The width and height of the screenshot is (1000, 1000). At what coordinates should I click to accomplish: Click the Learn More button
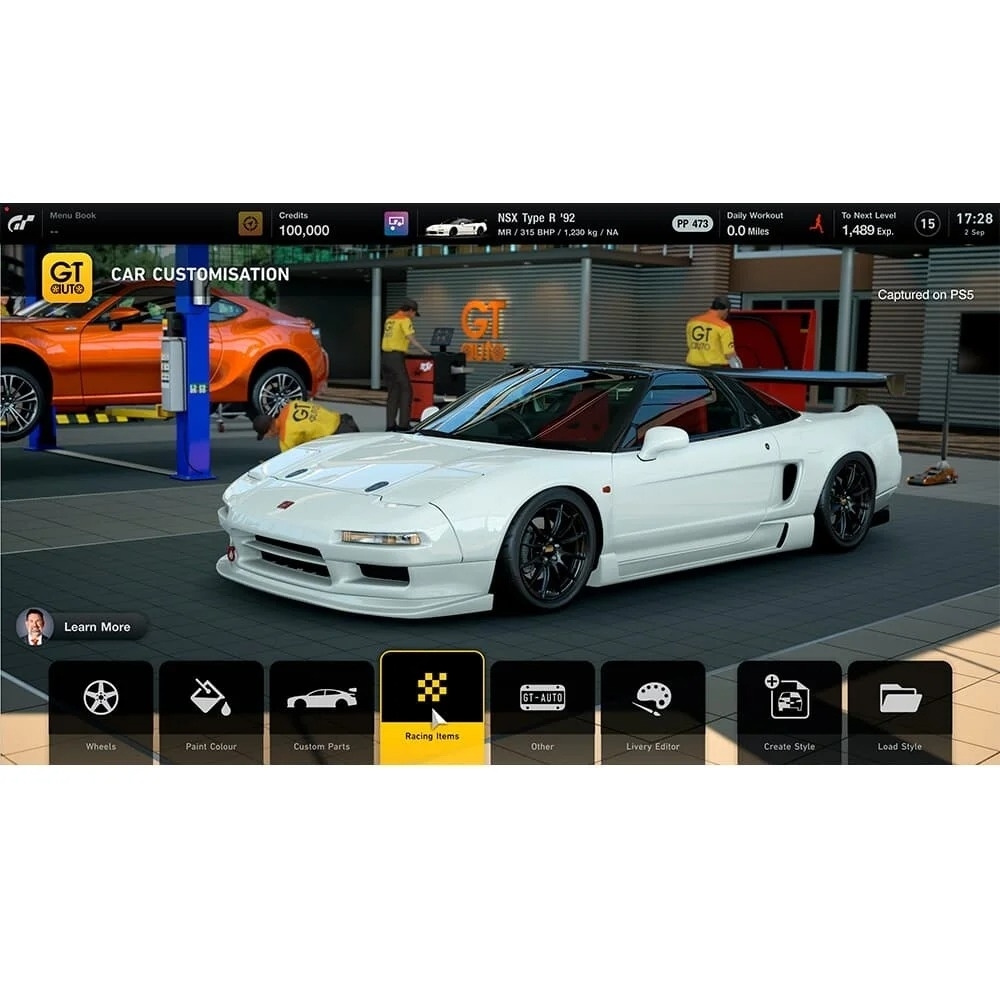pos(84,627)
